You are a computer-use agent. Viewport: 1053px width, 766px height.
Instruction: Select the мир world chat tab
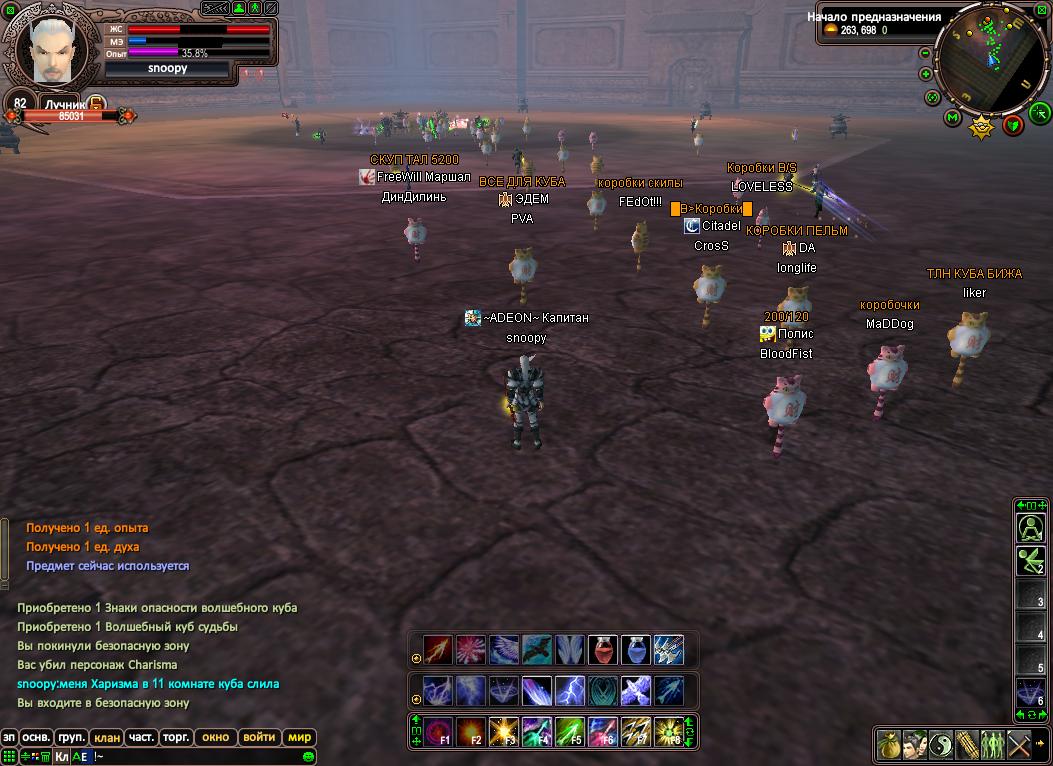(x=299, y=738)
